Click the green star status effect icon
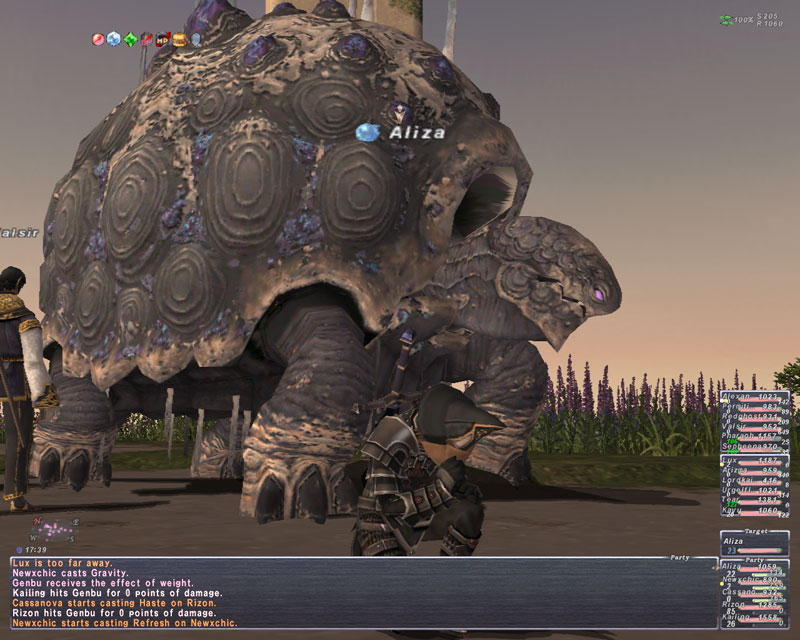 coord(129,40)
